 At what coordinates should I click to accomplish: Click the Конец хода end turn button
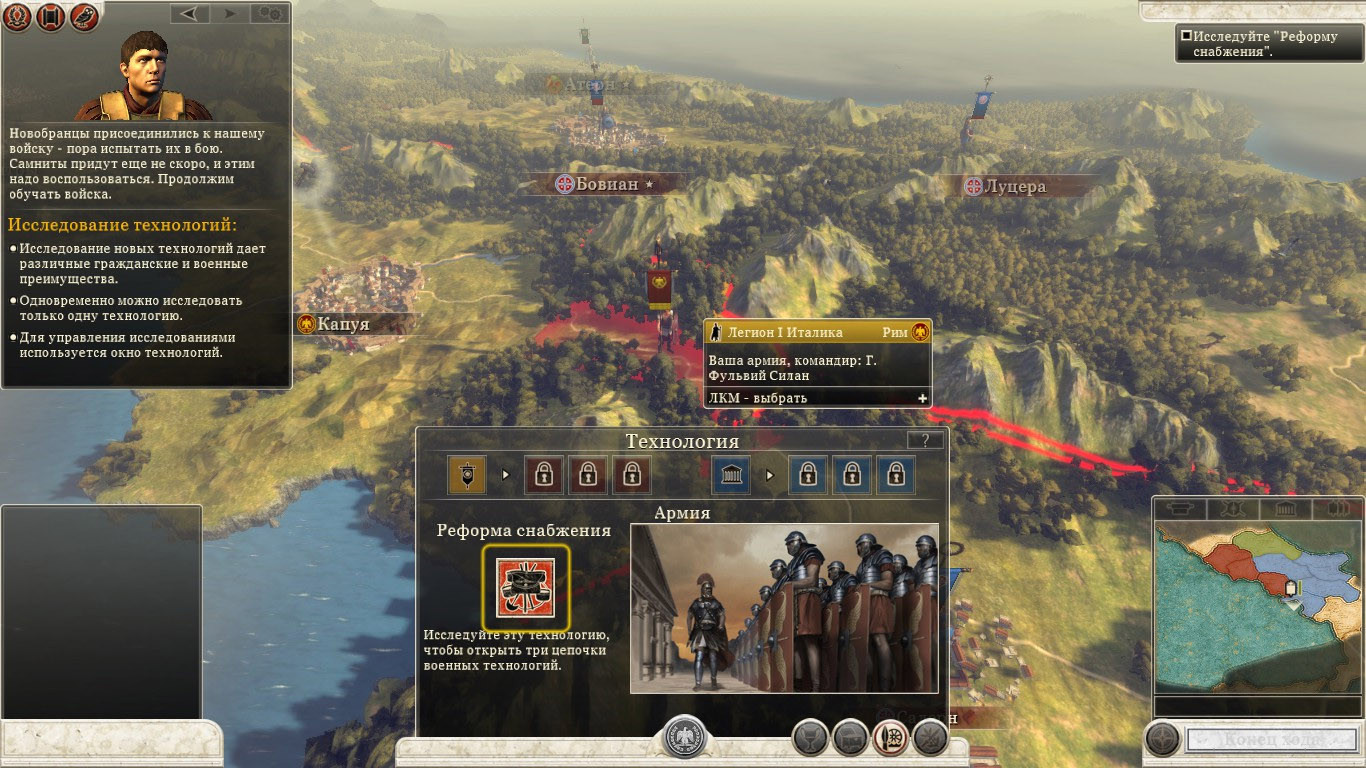1270,740
